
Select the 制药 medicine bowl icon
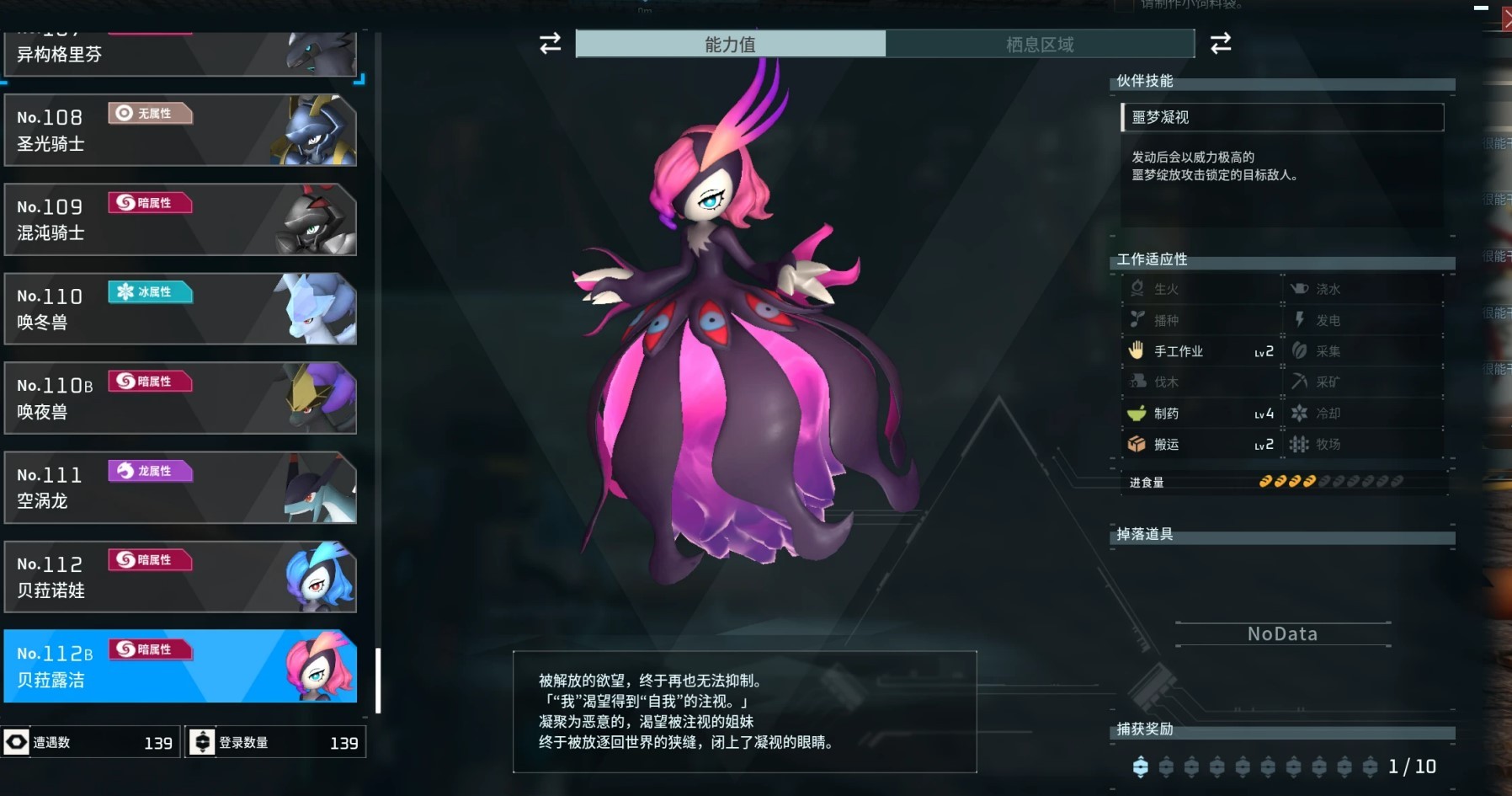point(1137,413)
